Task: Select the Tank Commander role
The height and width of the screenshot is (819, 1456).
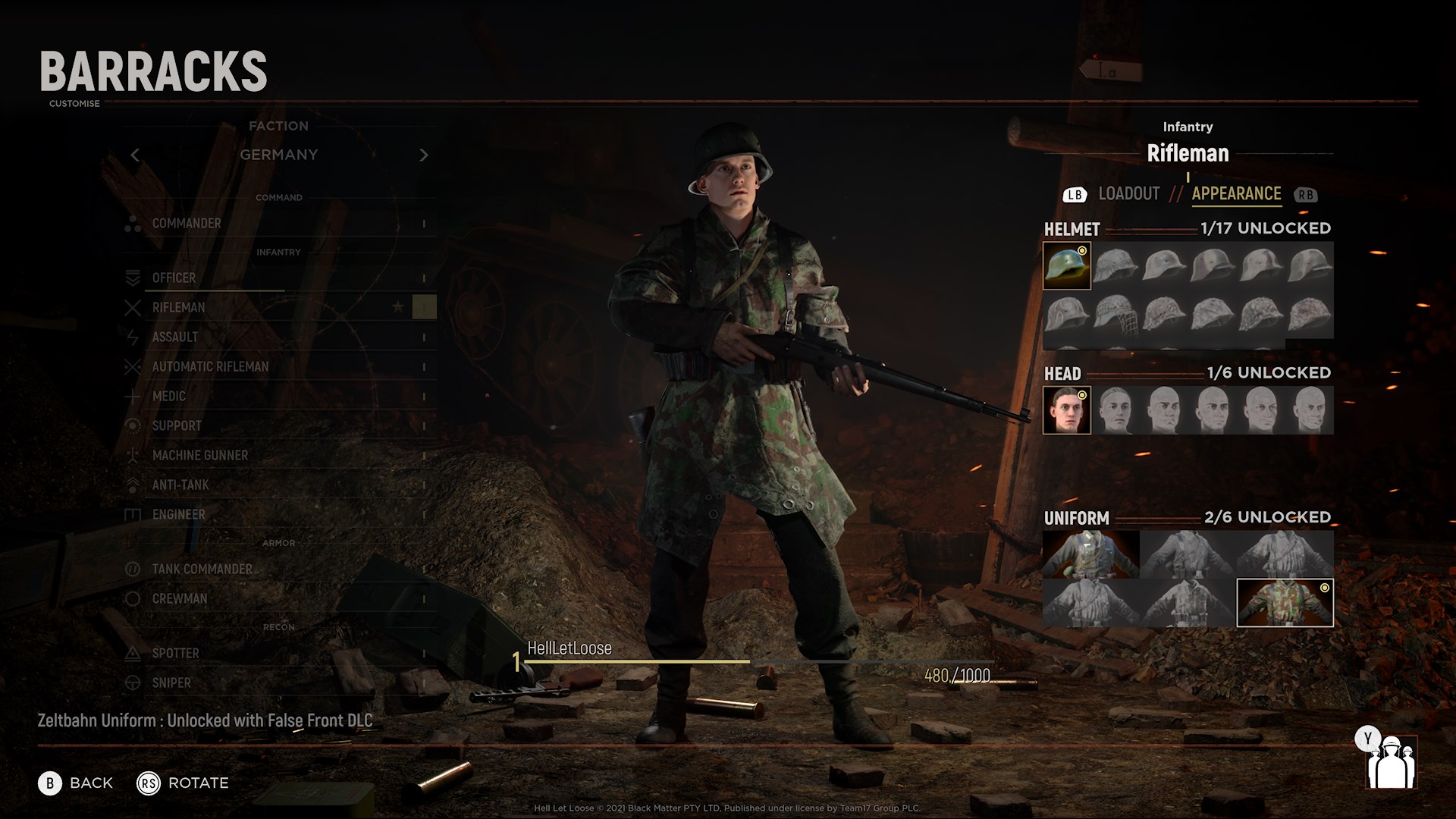Action: tap(202, 570)
